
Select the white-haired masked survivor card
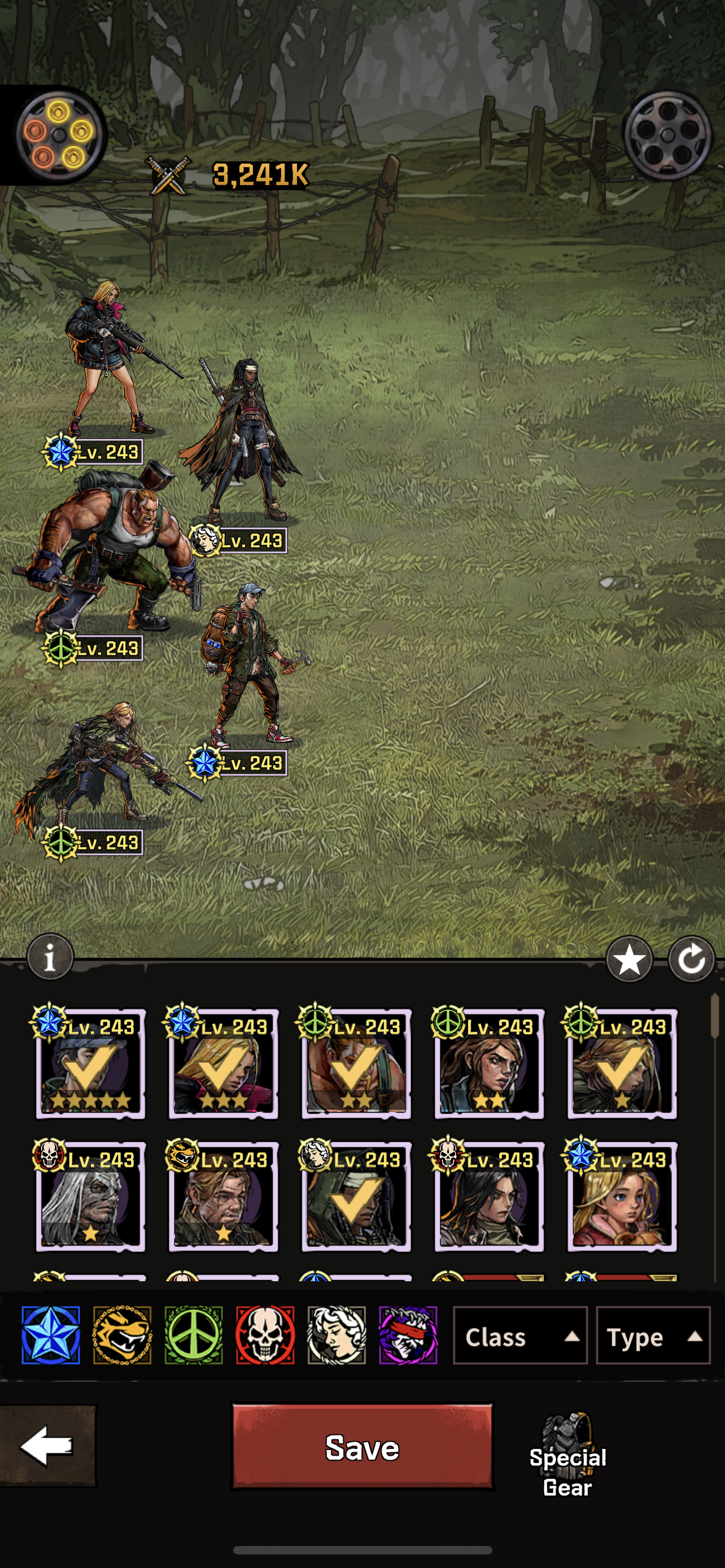91,1197
